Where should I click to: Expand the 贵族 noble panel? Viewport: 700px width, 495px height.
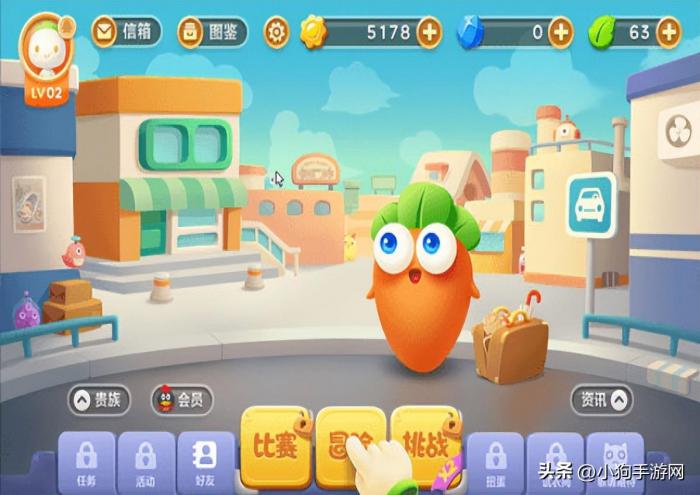(99, 401)
